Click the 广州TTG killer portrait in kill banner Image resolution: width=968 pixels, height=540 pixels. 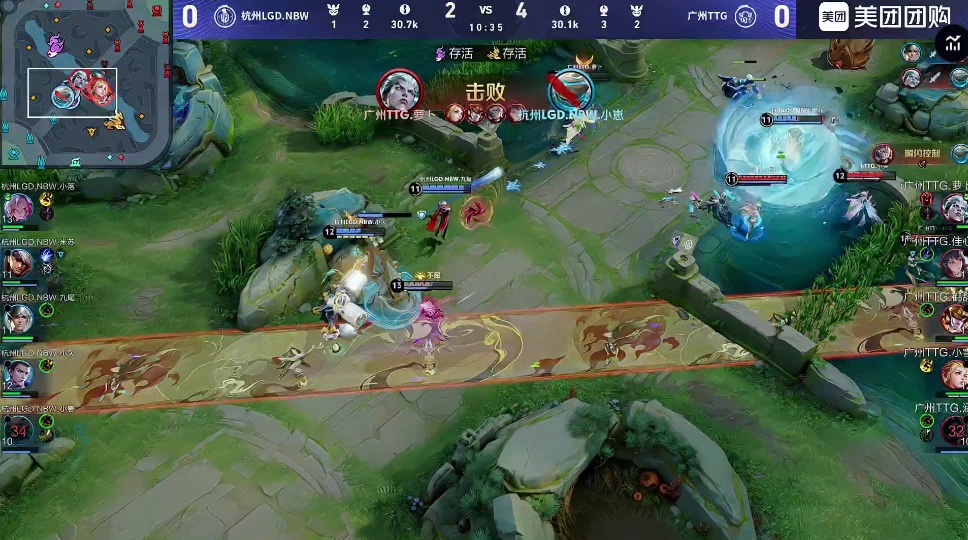pyautogui.click(x=399, y=92)
